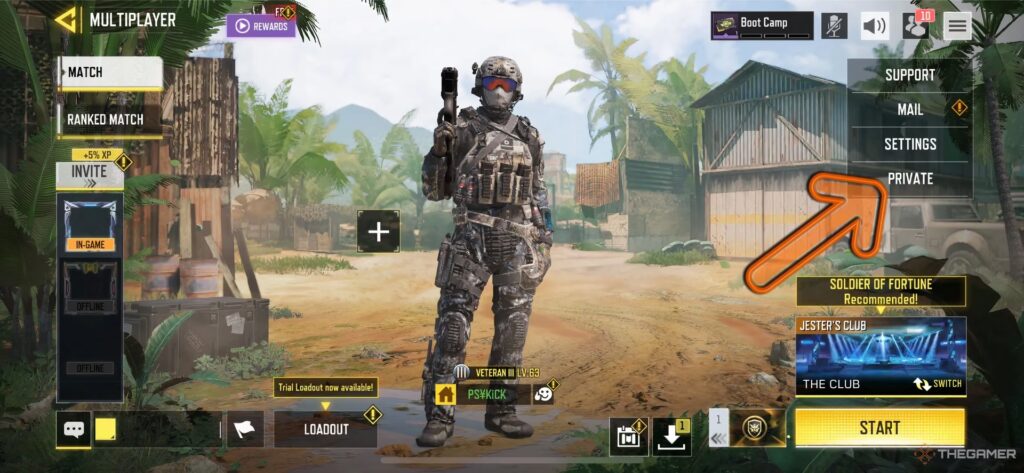Open Settings from the dropdown menu
This screenshot has width=1024, height=473.
910,144
